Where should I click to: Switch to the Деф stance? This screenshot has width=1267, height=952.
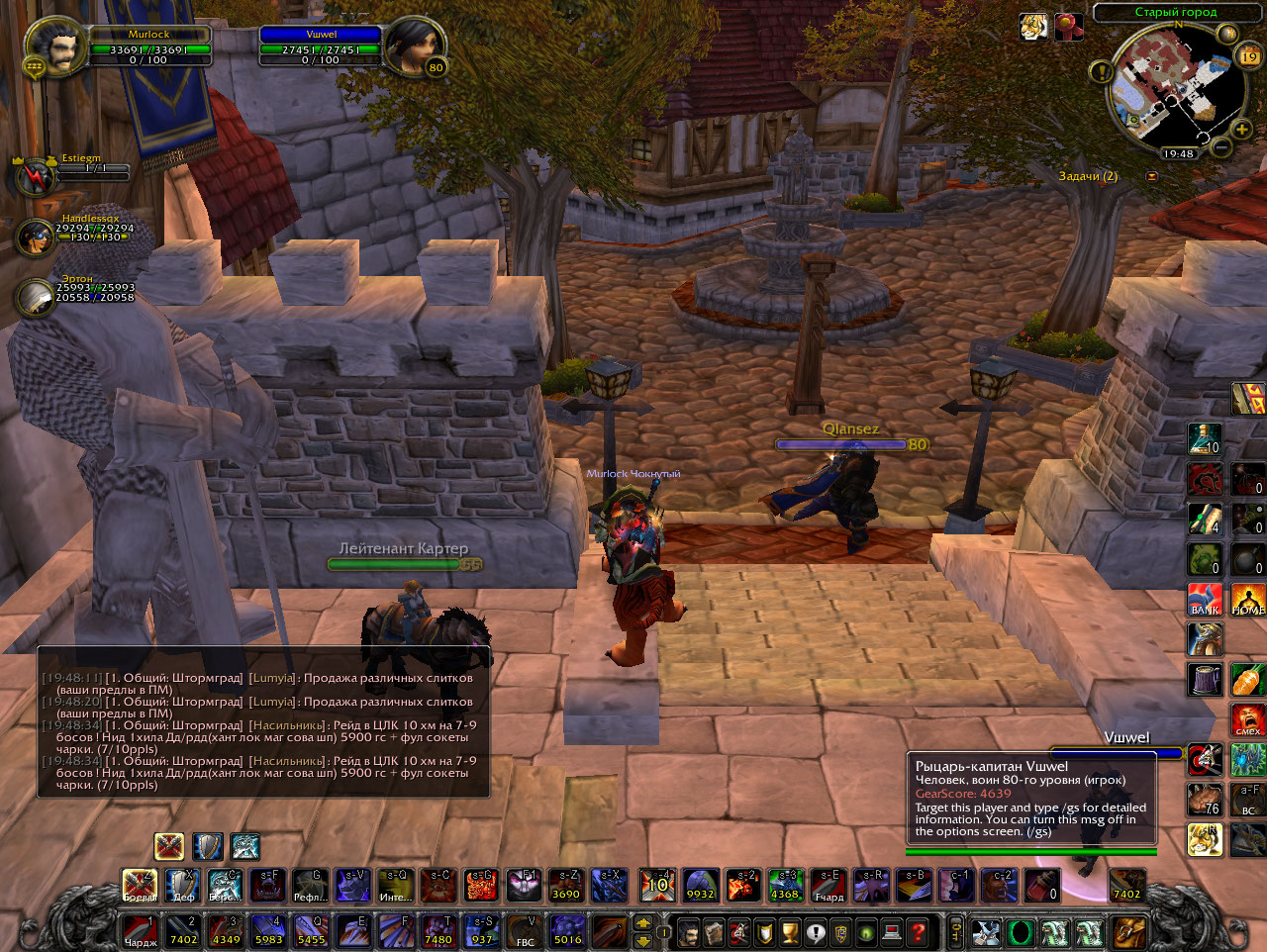pyautogui.click(x=183, y=885)
